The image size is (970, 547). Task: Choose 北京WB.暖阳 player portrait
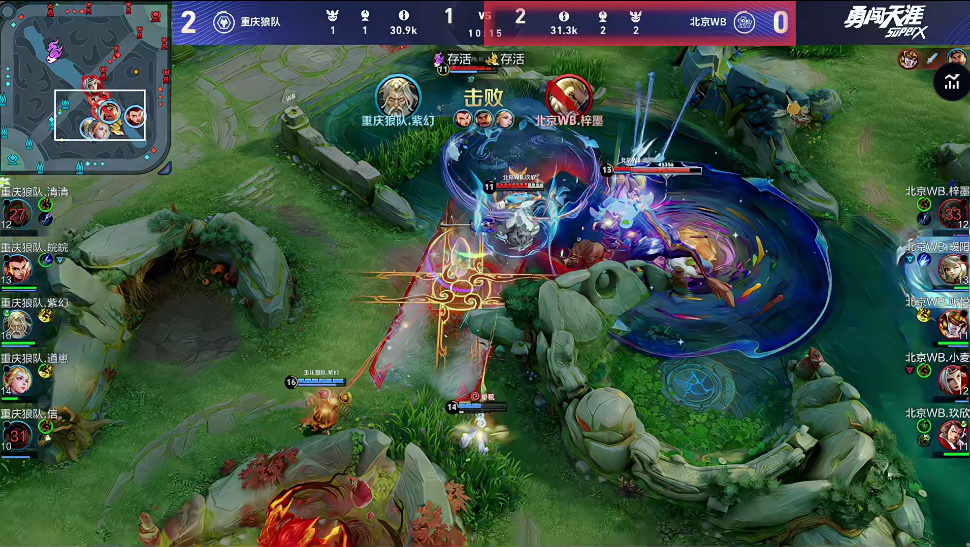pos(952,268)
